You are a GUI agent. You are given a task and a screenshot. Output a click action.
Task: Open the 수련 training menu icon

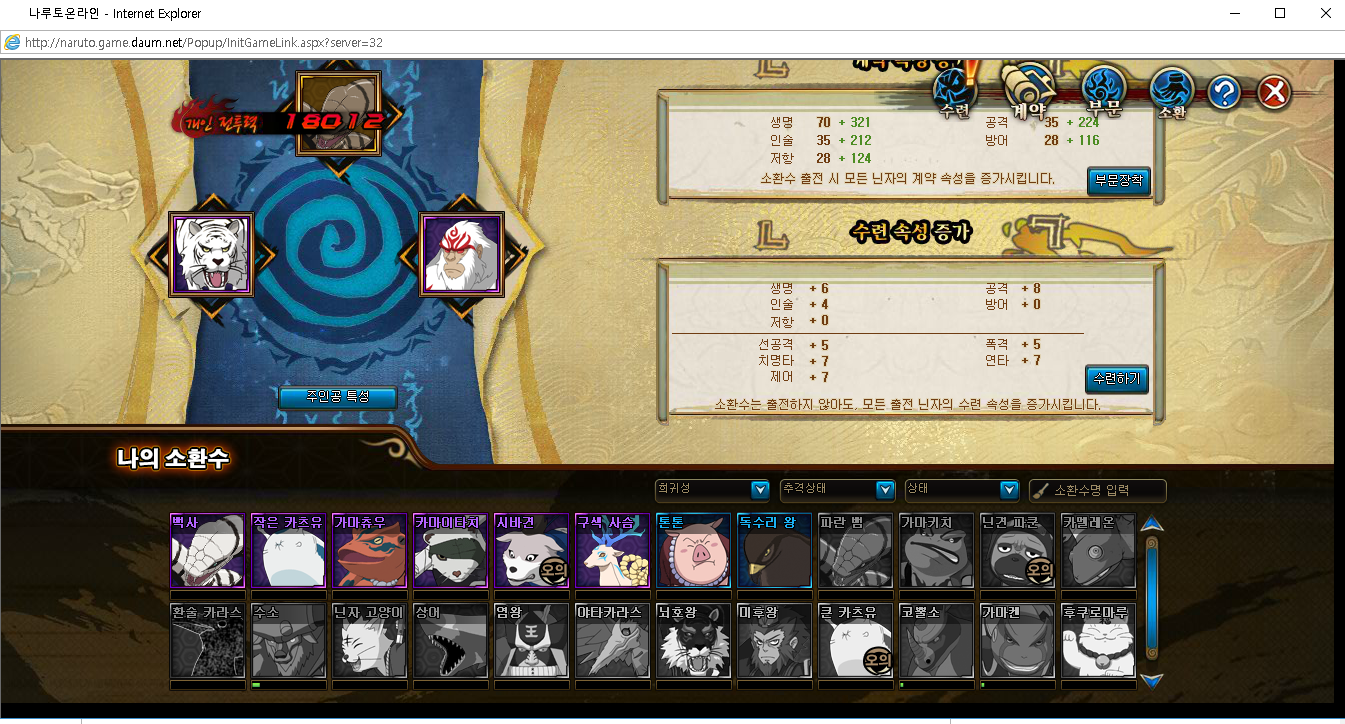tap(955, 92)
